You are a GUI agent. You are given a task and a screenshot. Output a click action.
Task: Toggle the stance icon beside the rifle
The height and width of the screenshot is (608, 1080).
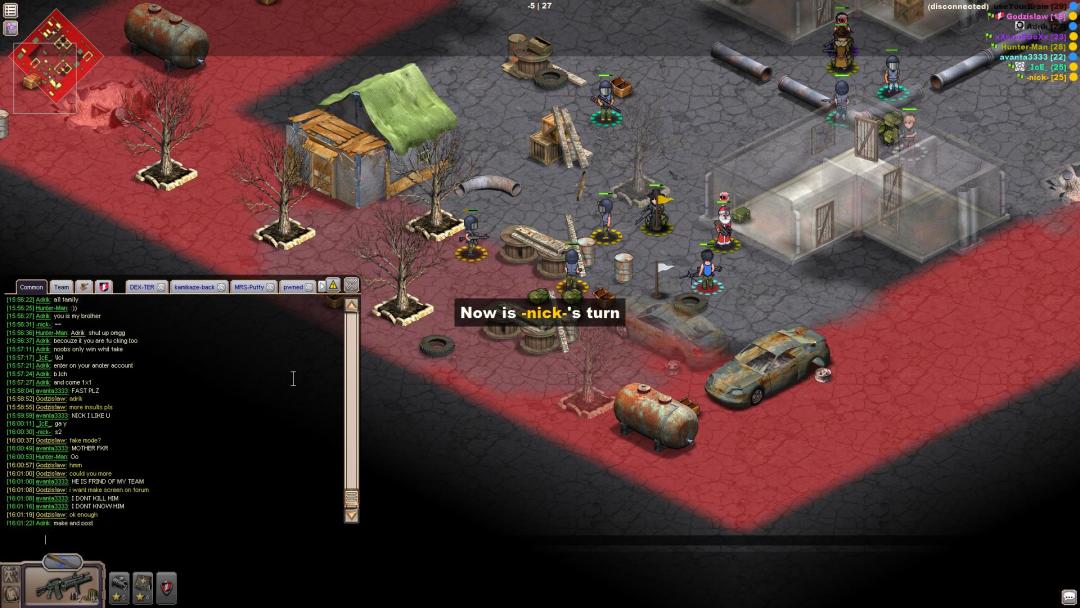(11, 576)
